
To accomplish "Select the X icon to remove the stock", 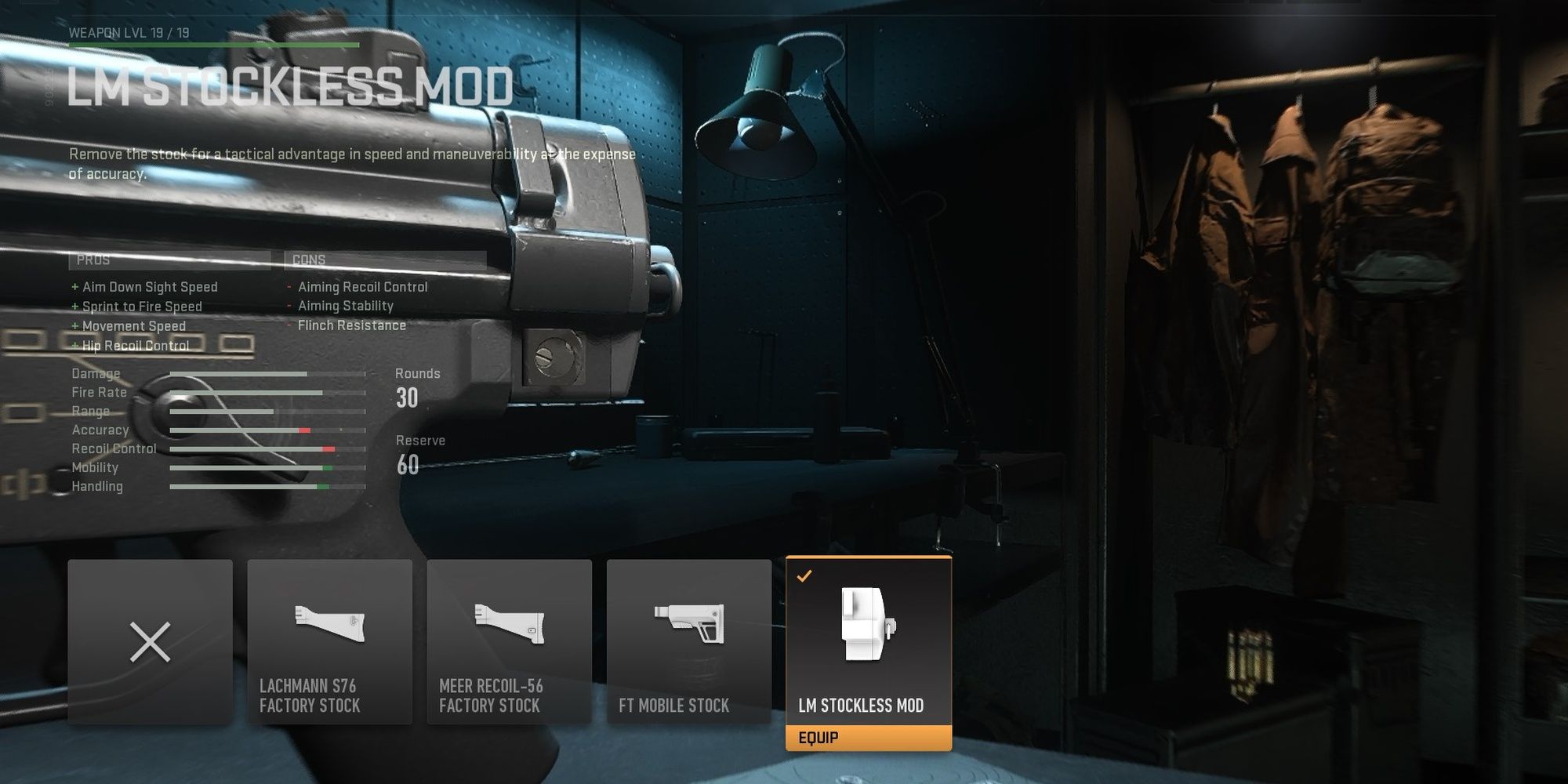I will (150, 643).
